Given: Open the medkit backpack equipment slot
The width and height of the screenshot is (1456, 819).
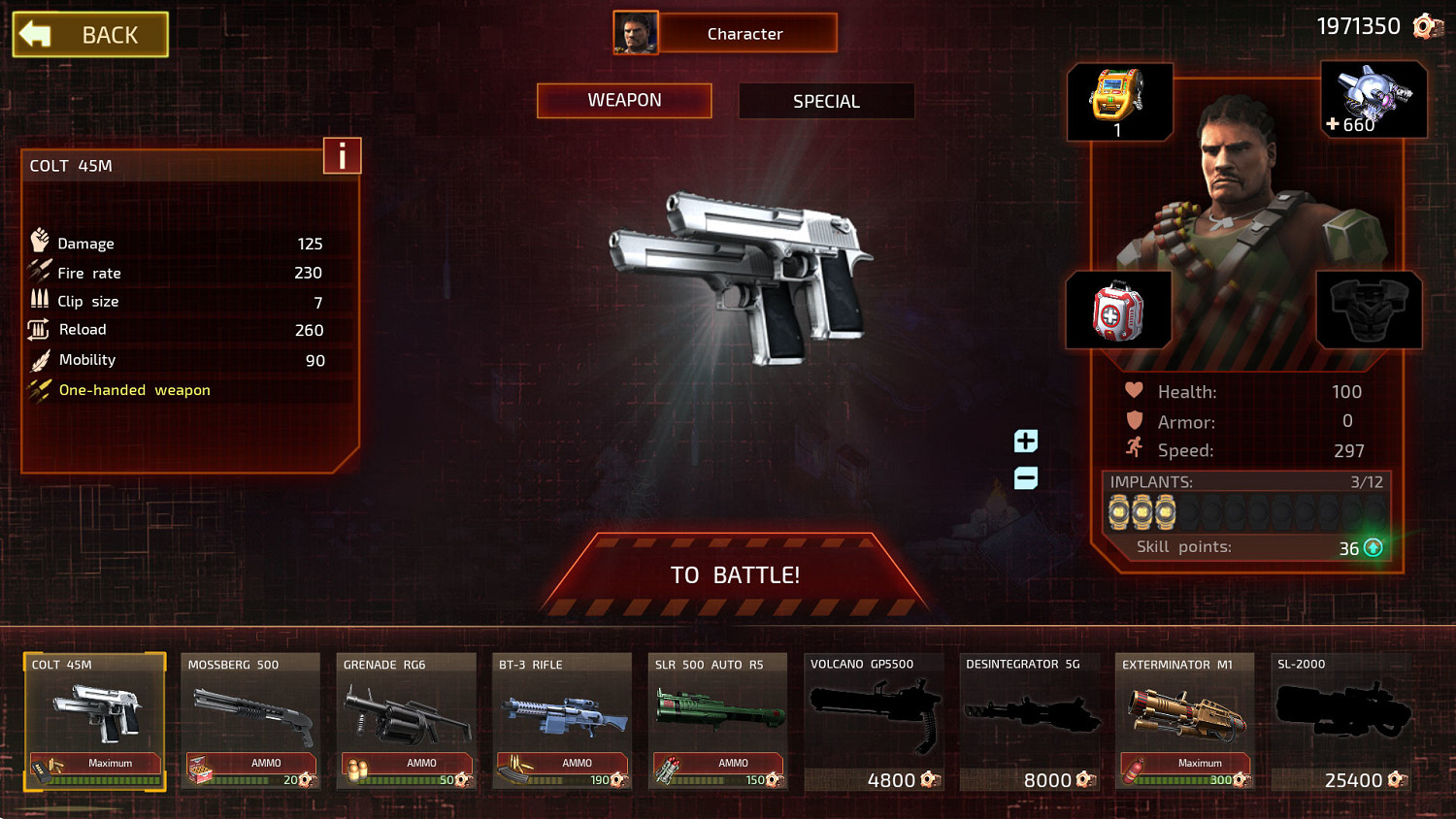Looking at the screenshot, I should click(1118, 311).
